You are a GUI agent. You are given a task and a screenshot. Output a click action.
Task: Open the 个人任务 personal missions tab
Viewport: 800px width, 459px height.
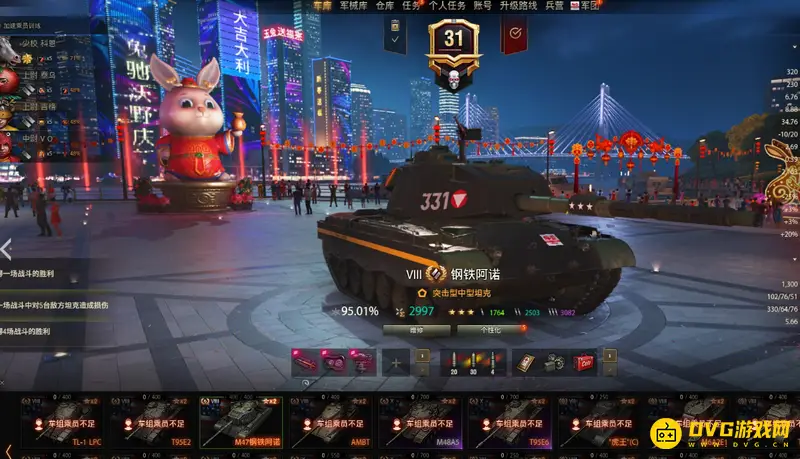pos(446,6)
